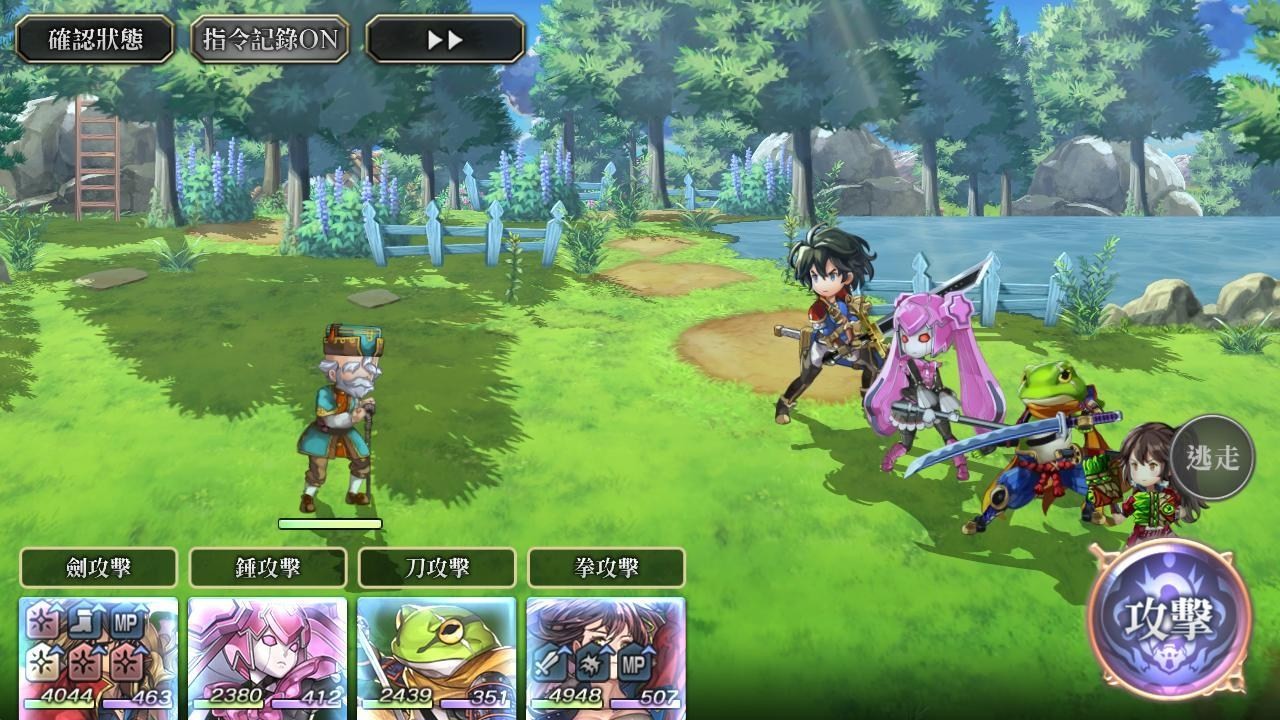Pick the pink-haired robot girl portrait card
The width and height of the screenshot is (1280, 720).
(x=268, y=657)
